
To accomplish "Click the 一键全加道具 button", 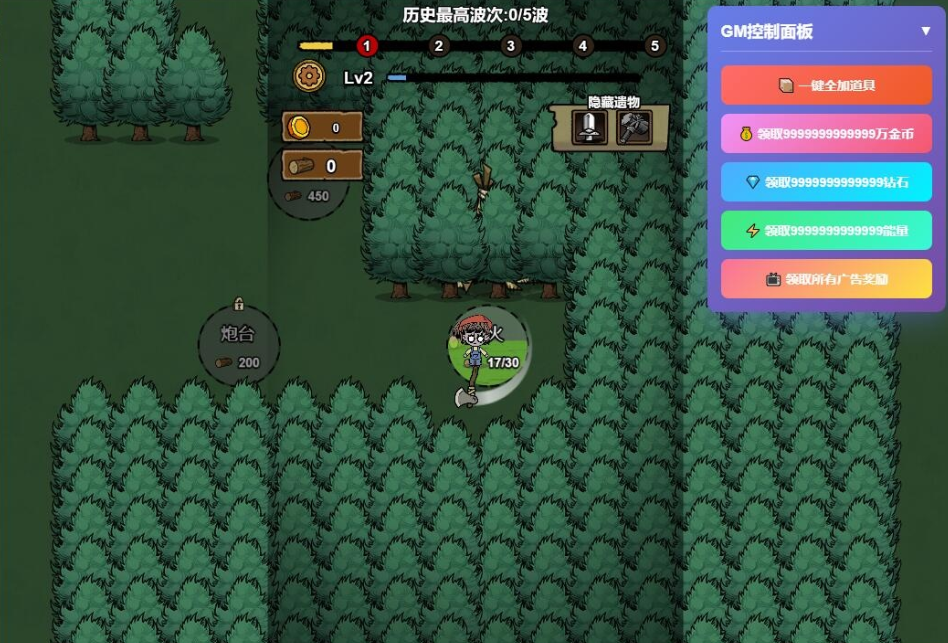I will click(x=826, y=85).
